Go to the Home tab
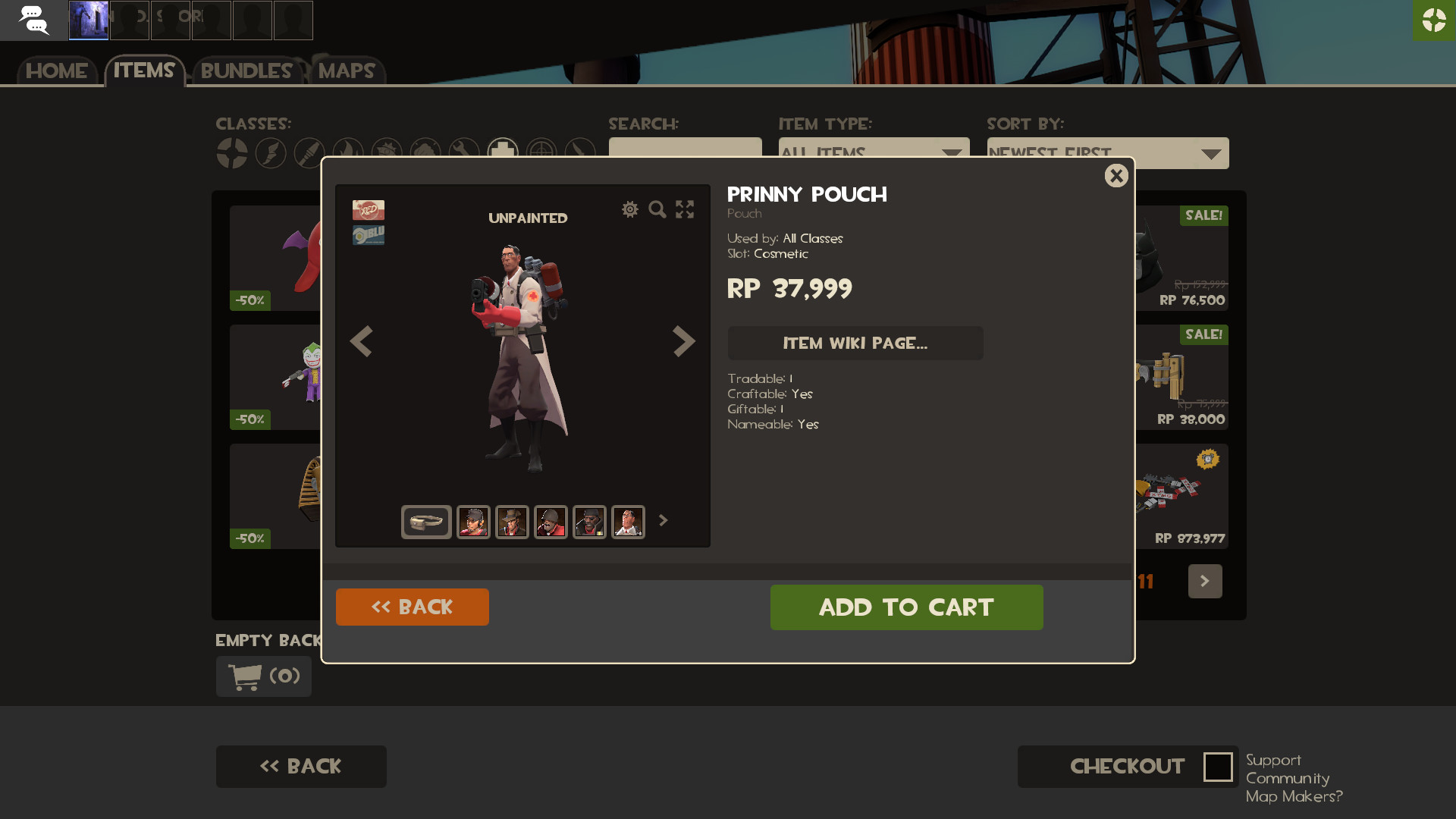This screenshot has height=819, width=1456. click(x=55, y=71)
